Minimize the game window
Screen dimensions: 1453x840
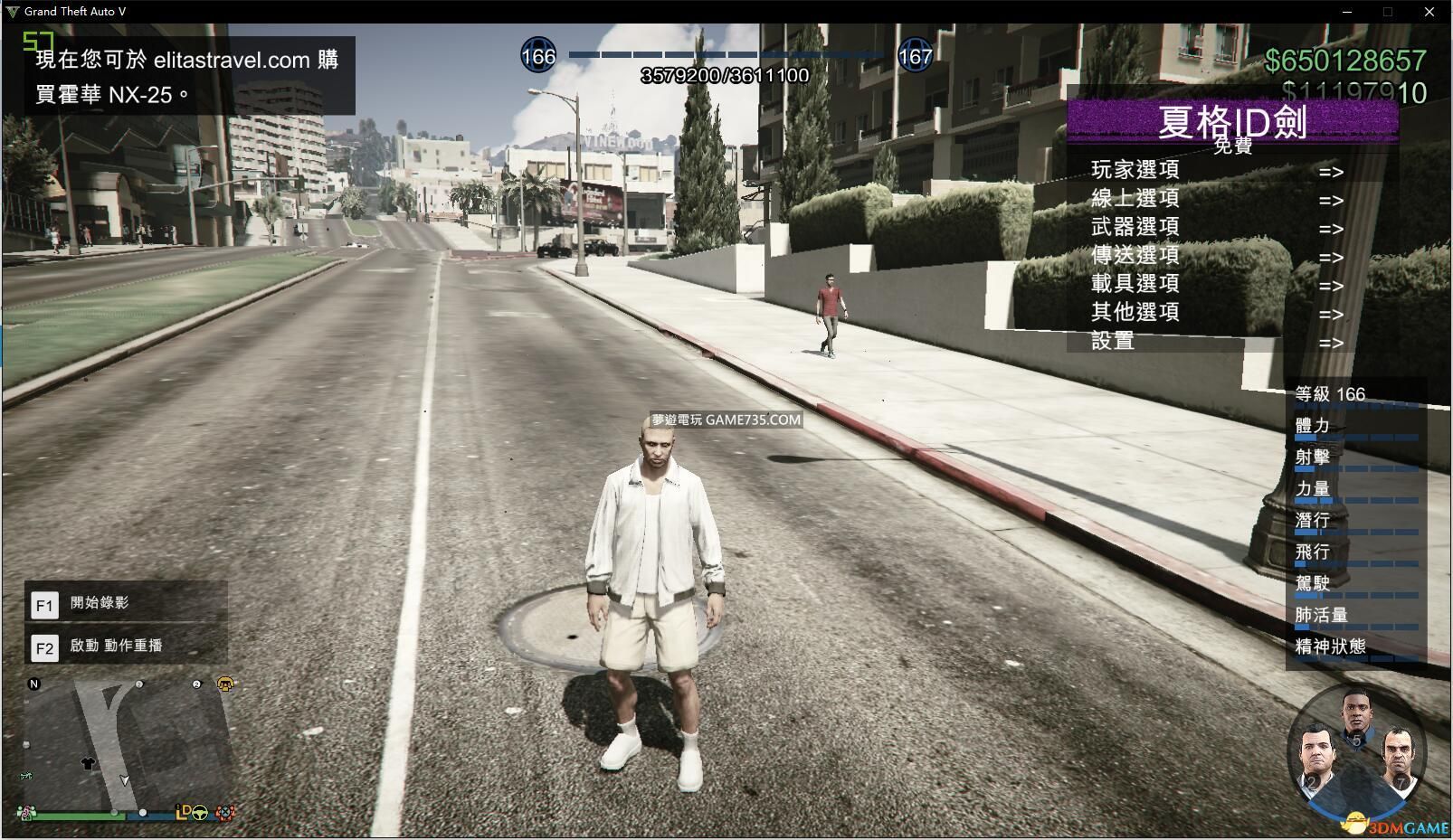tap(1346, 12)
